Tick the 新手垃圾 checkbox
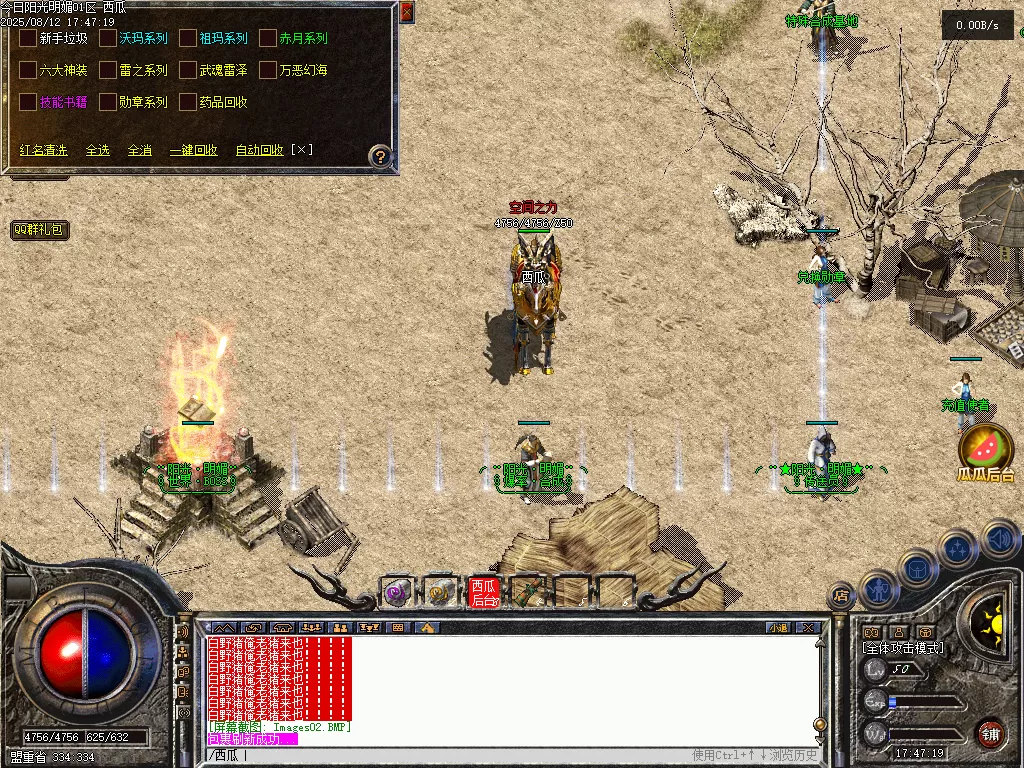 pyautogui.click(x=28, y=38)
